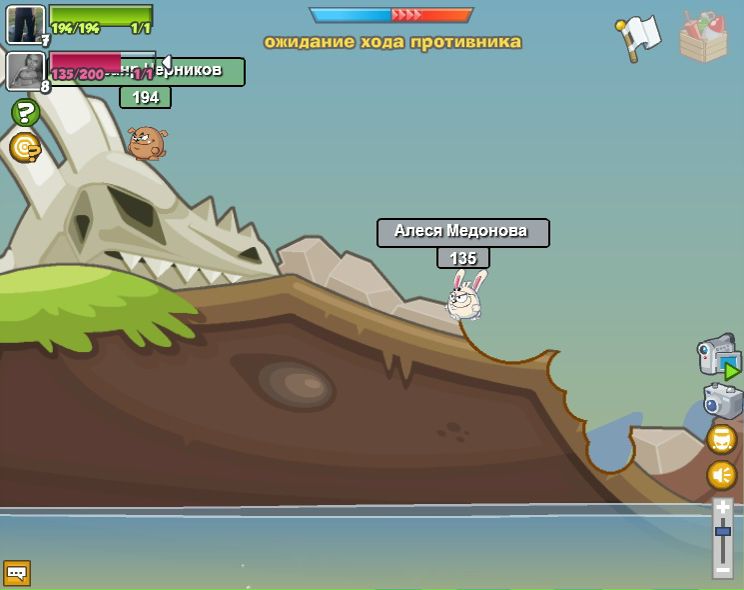Open the green question mark help
Screen dimensions: 744x590
pos(25,112)
